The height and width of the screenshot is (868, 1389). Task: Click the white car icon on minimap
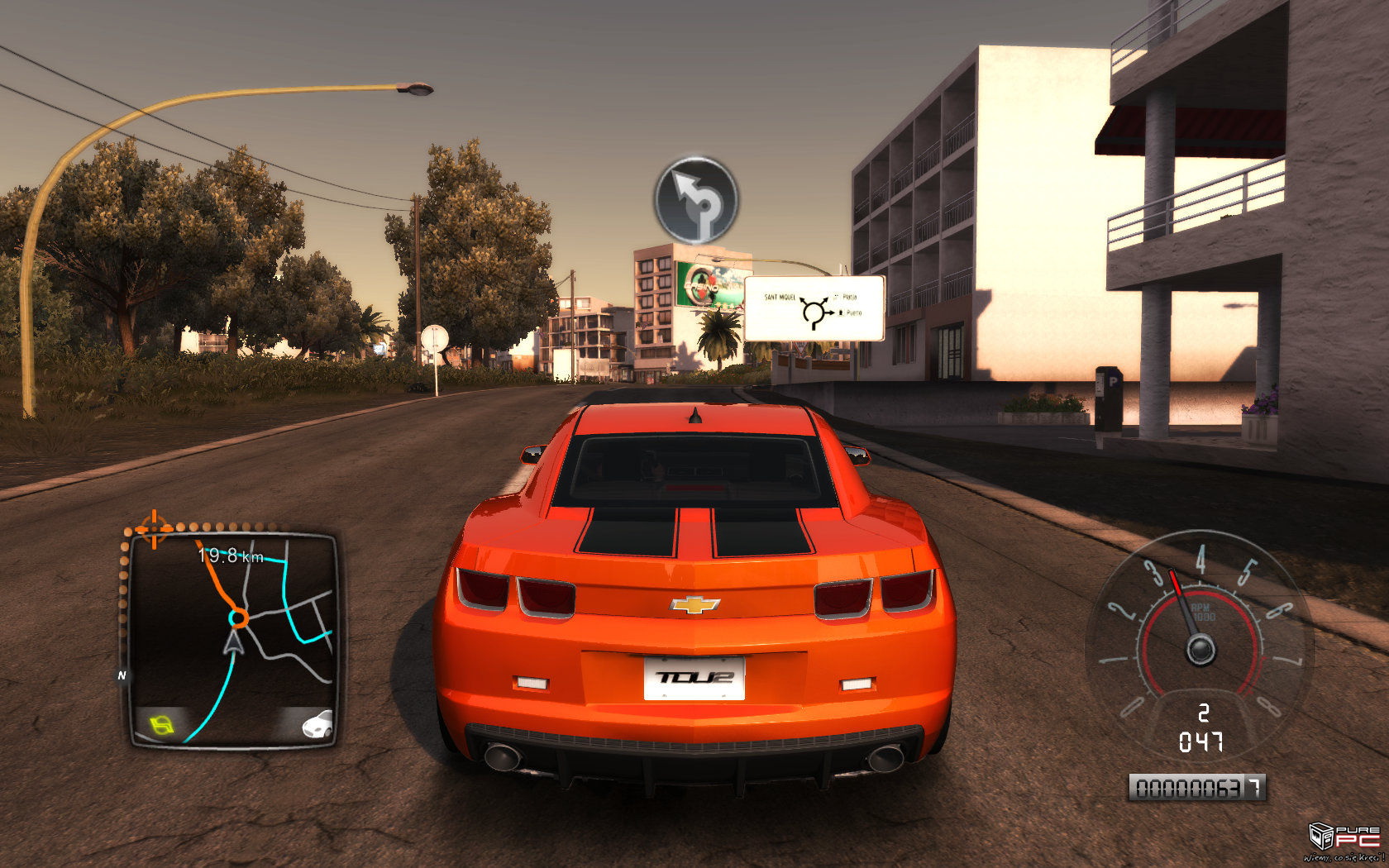(317, 725)
